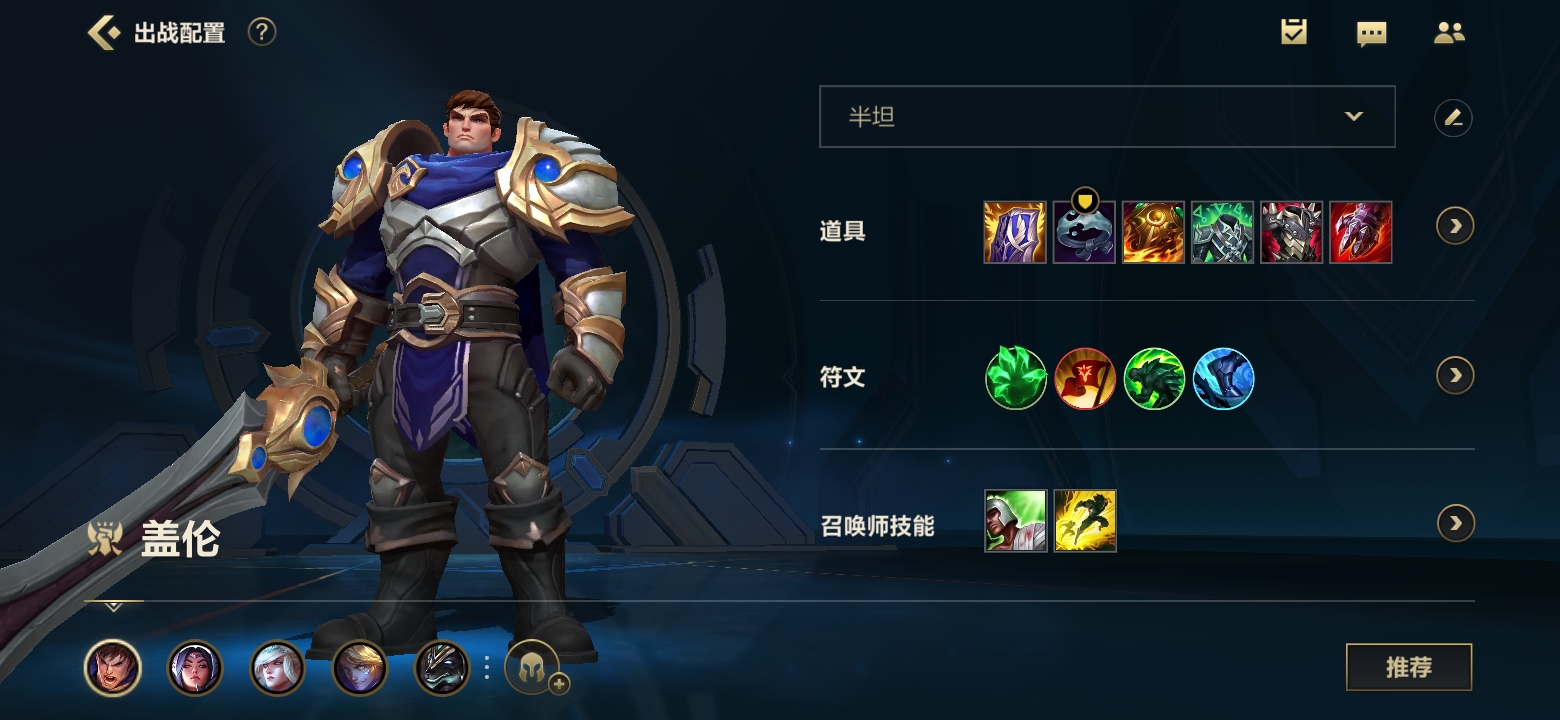
Task: Open the 道具 items arrow button
Action: (x=1455, y=226)
